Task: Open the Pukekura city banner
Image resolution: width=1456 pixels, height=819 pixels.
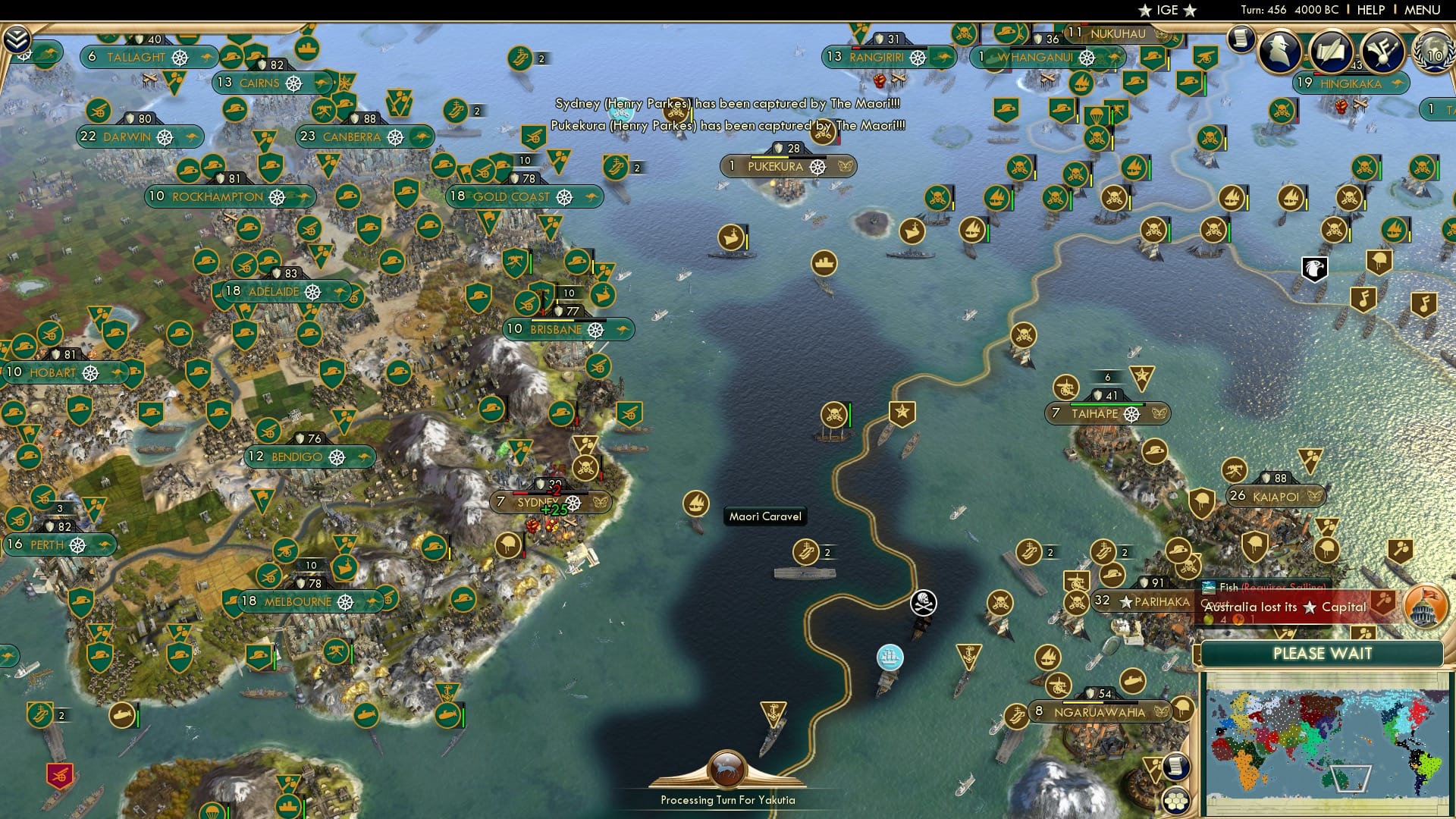Action: 789,166
